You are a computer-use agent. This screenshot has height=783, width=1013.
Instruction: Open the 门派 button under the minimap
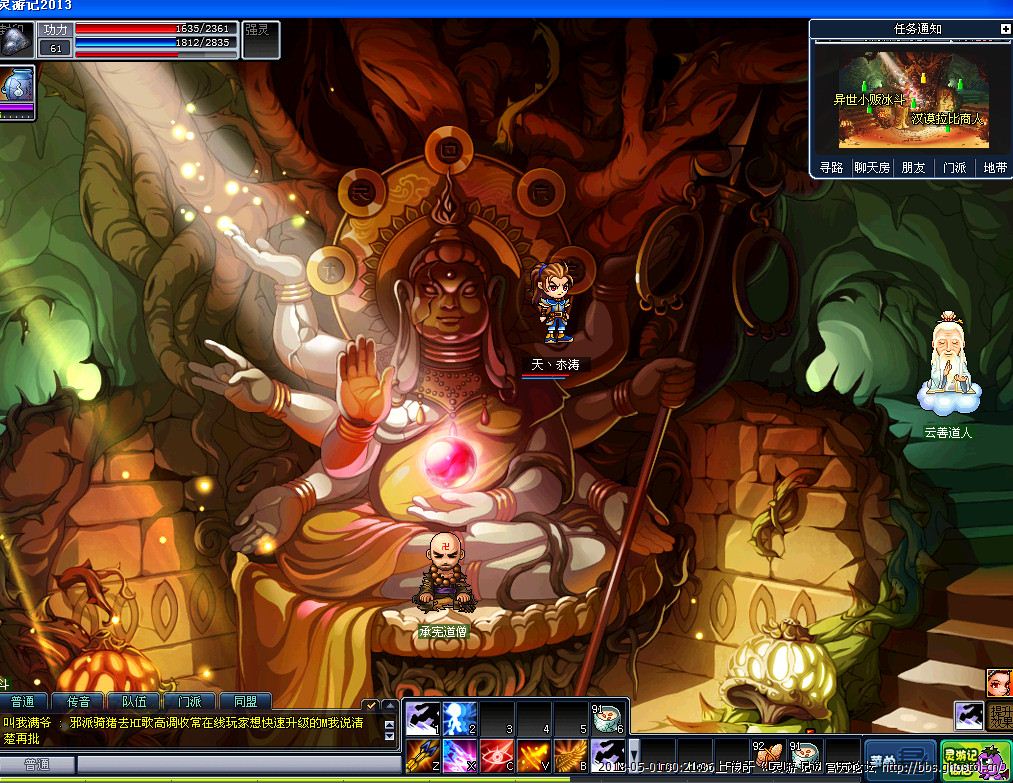click(x=954, y=168)
